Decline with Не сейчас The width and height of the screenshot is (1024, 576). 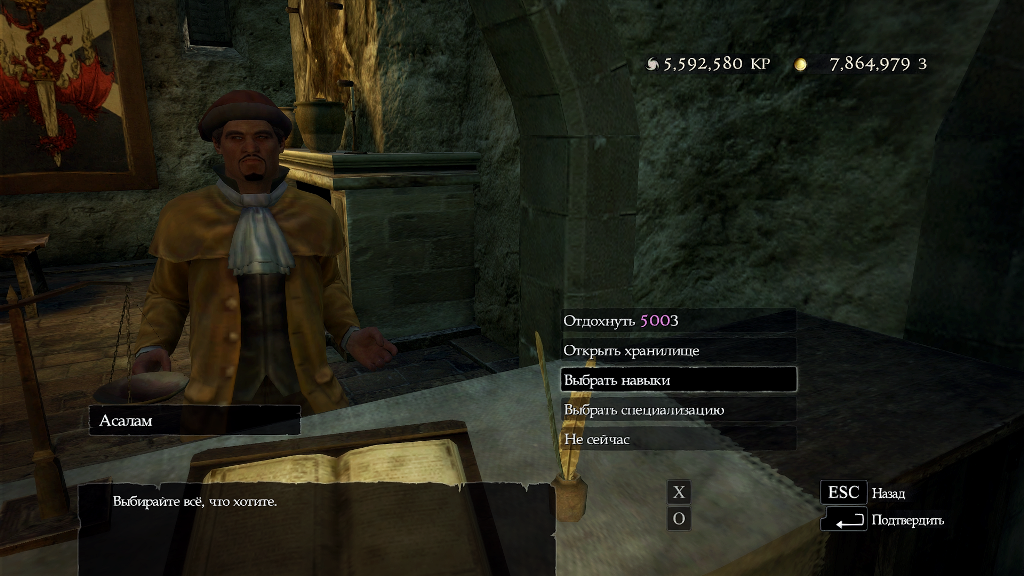click(677, 439)
